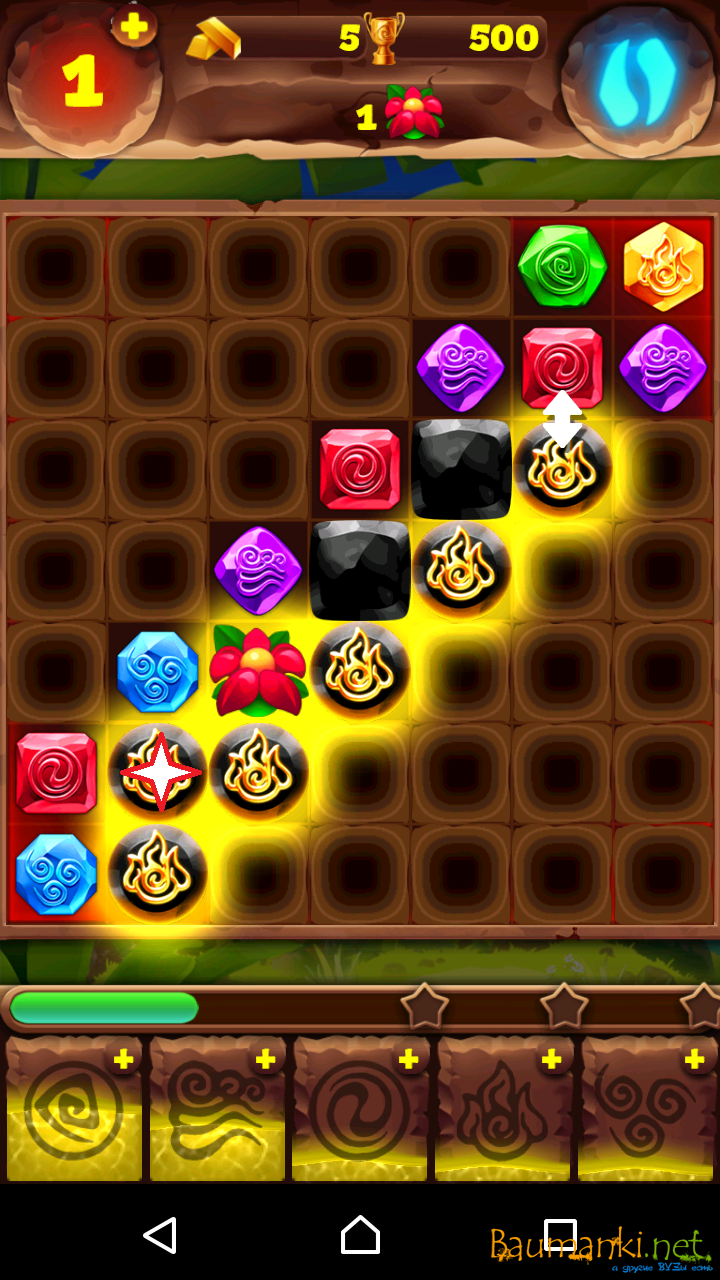The image size is (720, 1280).
Task: Use the wavy air booster card
Action: click(x=217, y=1110)
